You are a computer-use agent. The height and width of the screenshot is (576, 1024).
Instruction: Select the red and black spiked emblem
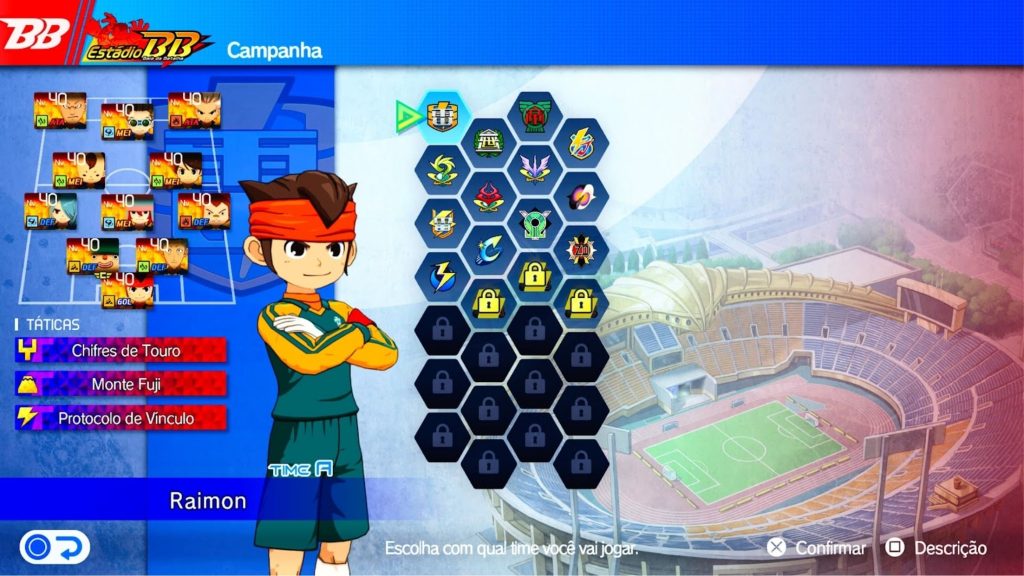[581, 248]
